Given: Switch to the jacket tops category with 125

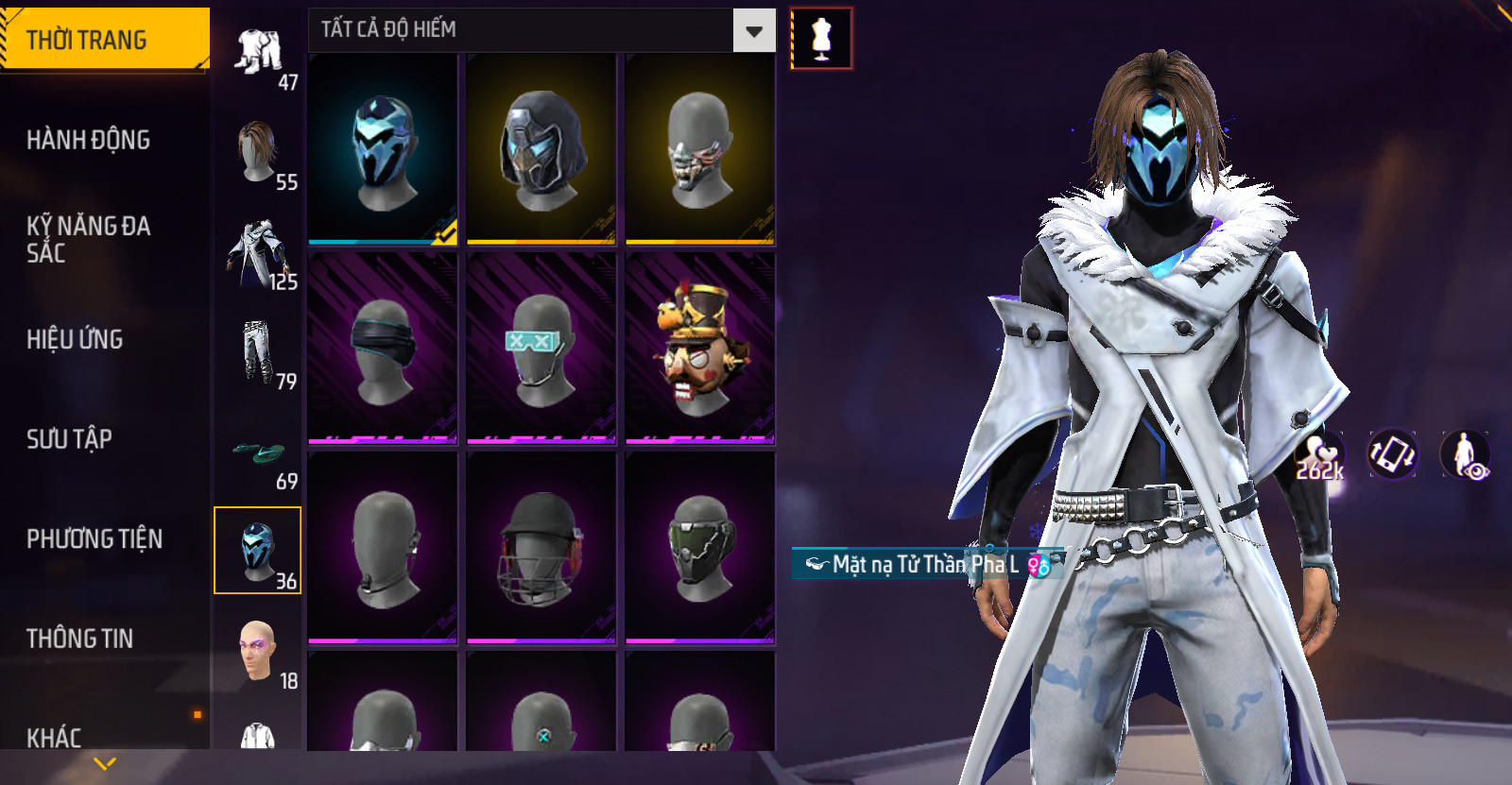Looking at the screenshot, I should (258, 253).
